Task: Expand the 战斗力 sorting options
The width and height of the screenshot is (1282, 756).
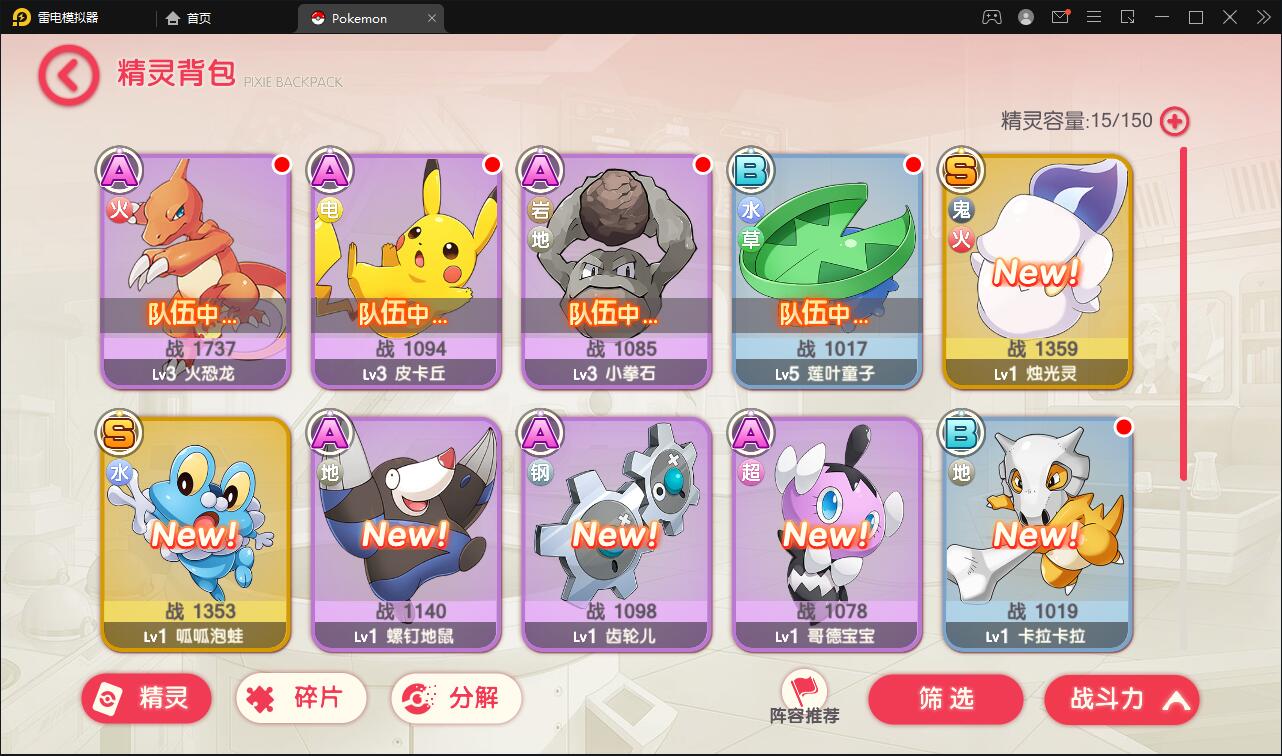Action: 1175,699
